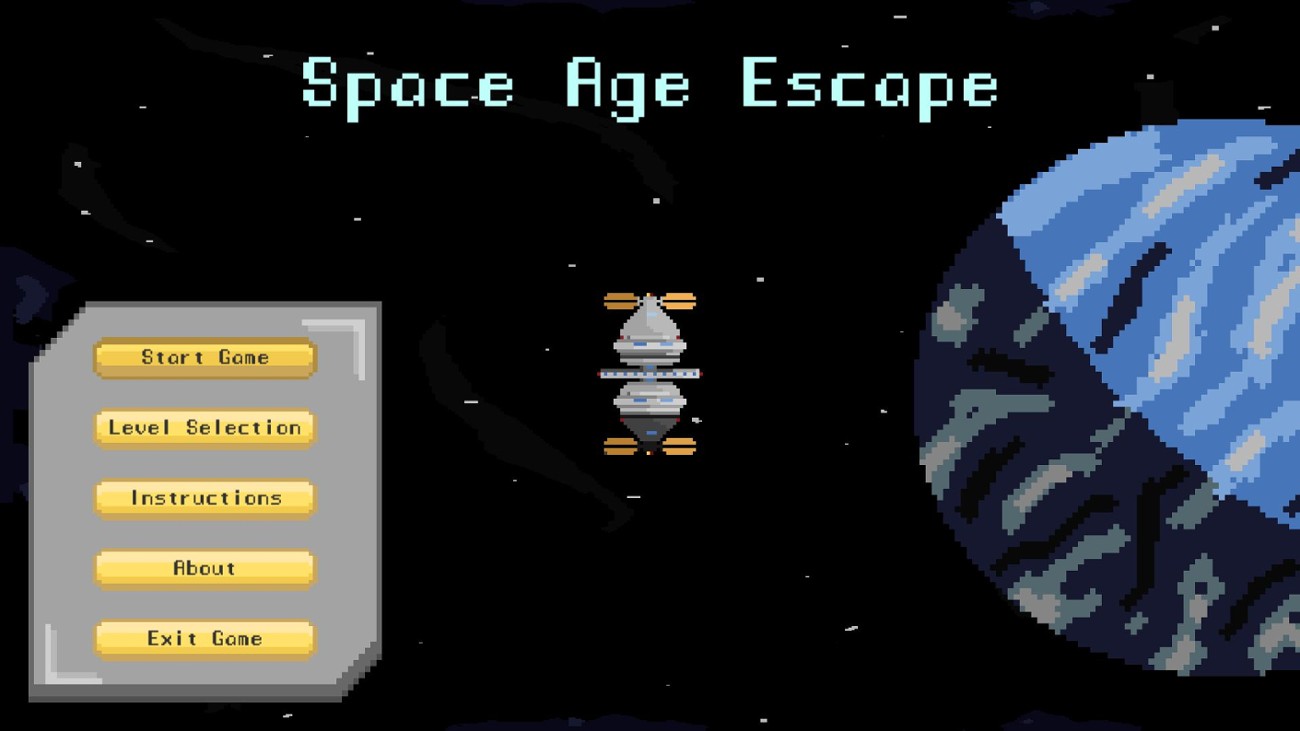Click the Space Age Escape title
Image resolution: width=1300 pixels, height=731 pixels.
(x=648, y=85)
